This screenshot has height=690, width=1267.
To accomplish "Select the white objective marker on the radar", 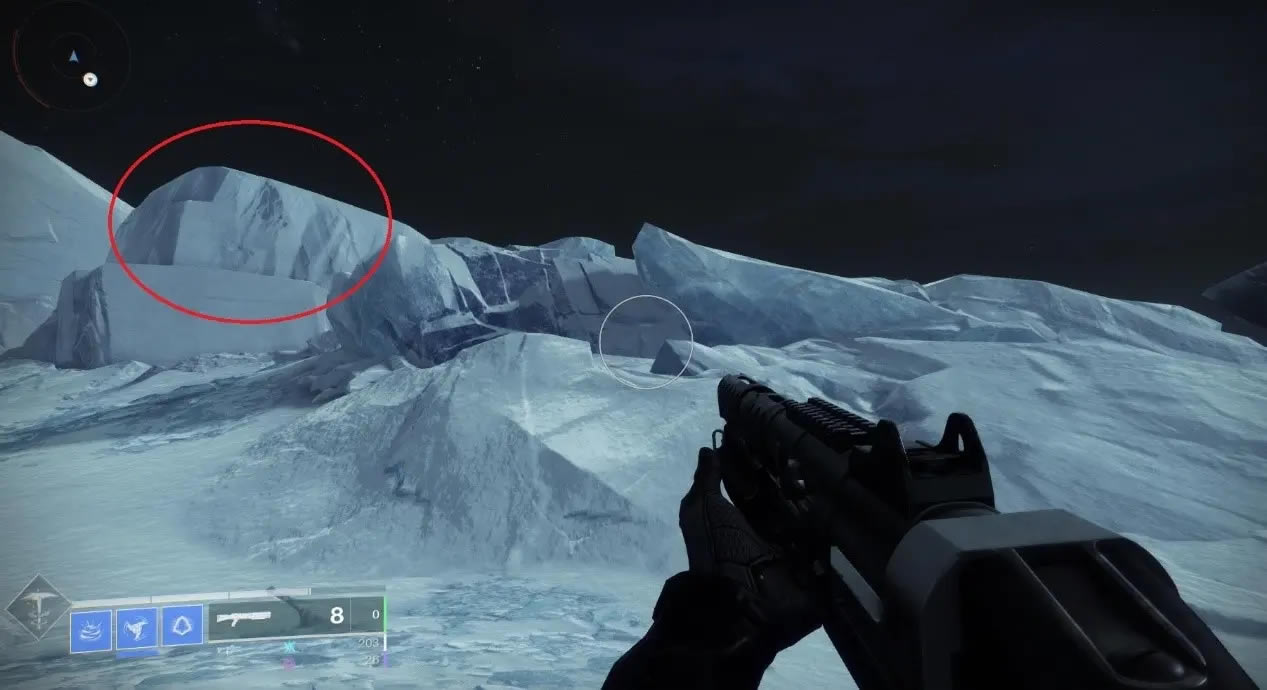I will [x=91, y=79].
